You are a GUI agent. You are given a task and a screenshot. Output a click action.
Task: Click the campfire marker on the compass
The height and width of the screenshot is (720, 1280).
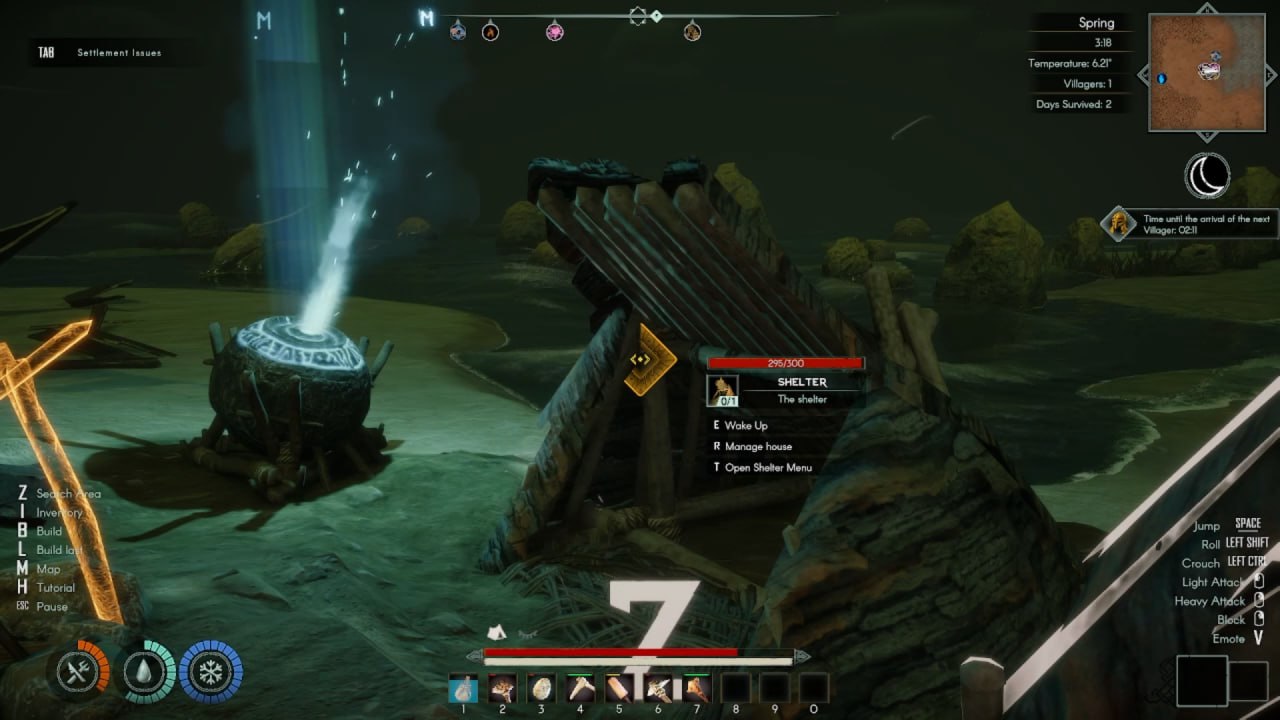click(x=490, y=32)
